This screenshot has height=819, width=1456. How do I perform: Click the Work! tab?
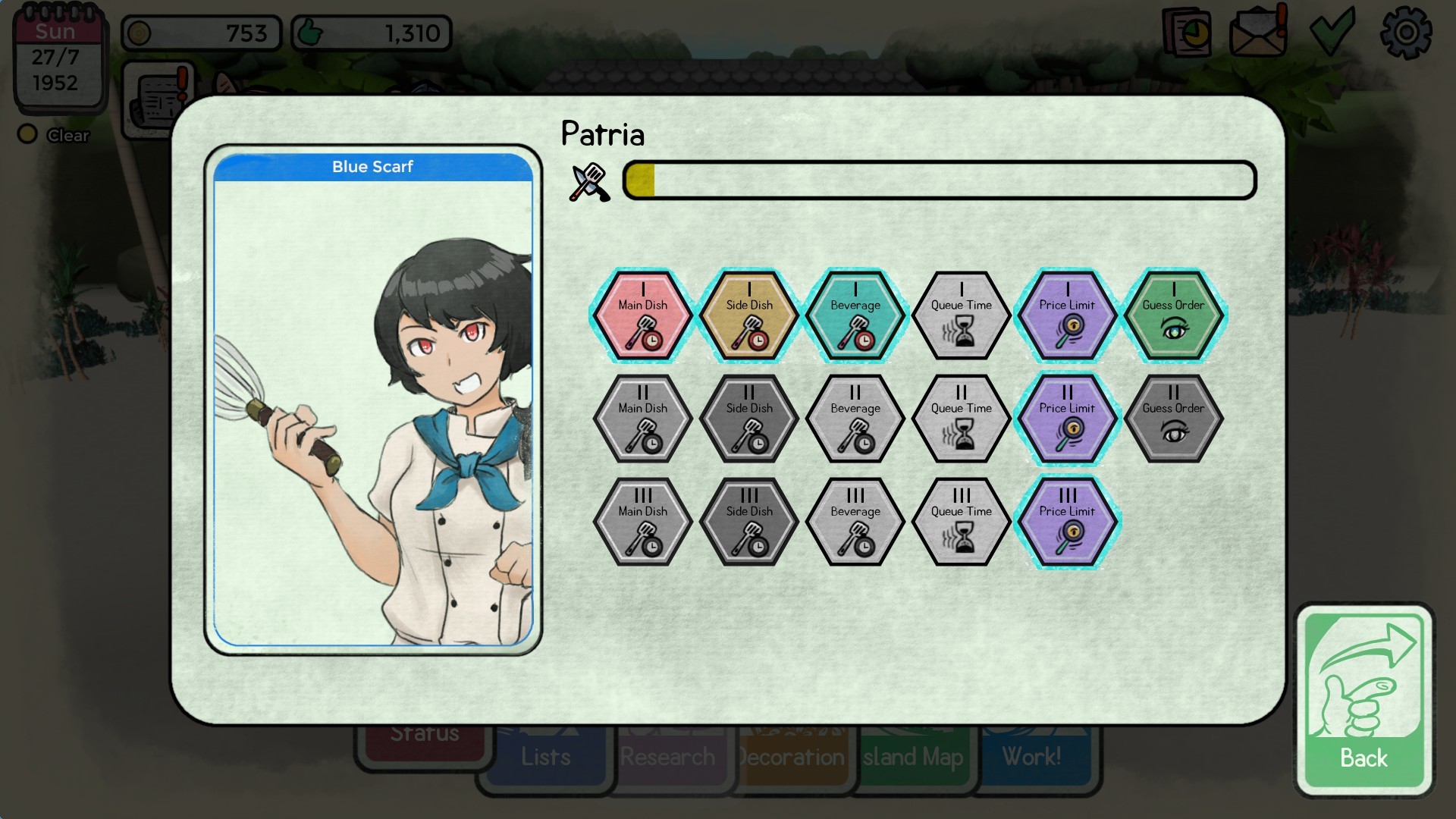tap(1031, 756)
